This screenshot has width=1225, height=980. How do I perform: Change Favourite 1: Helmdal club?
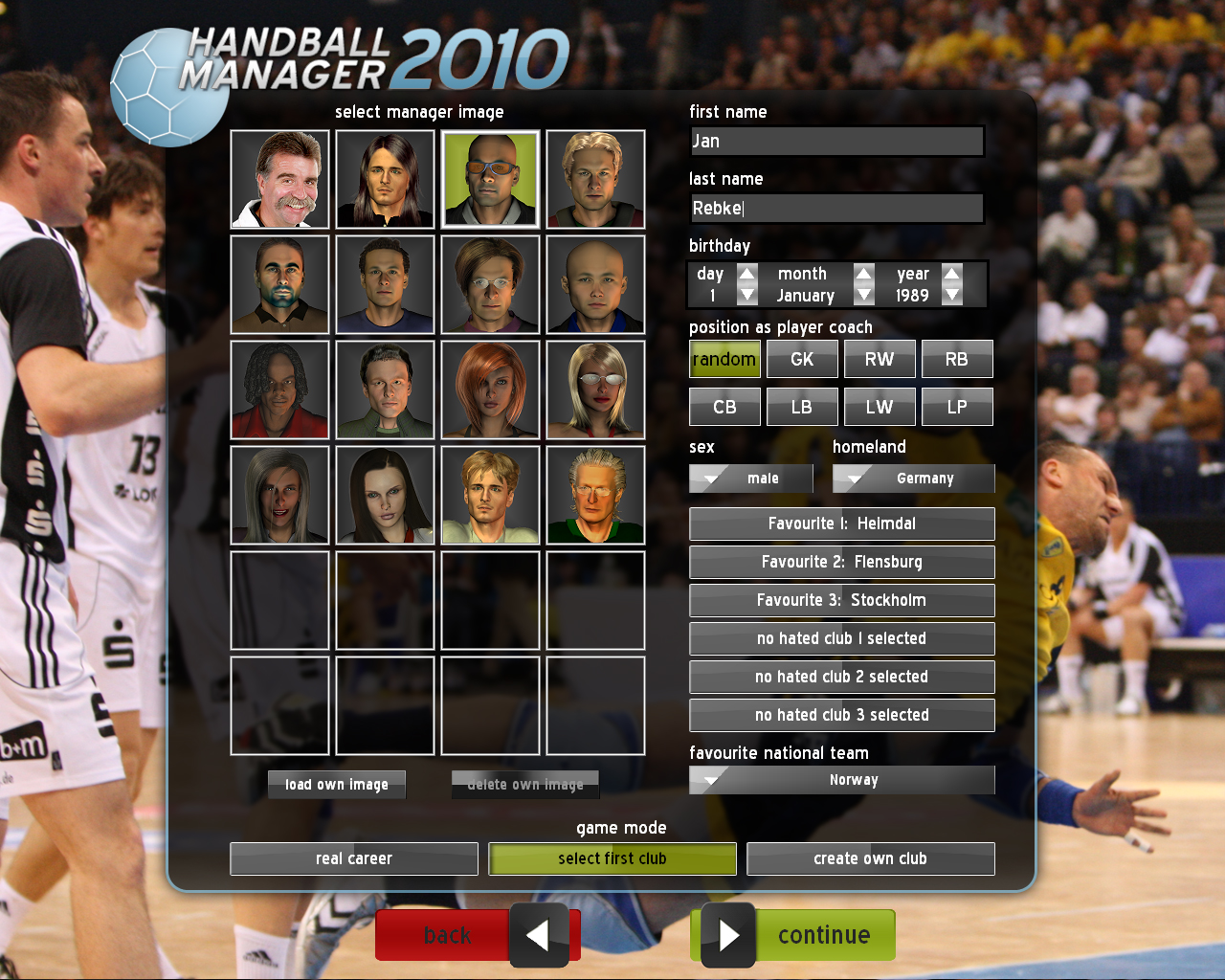[x=841, y=523]
